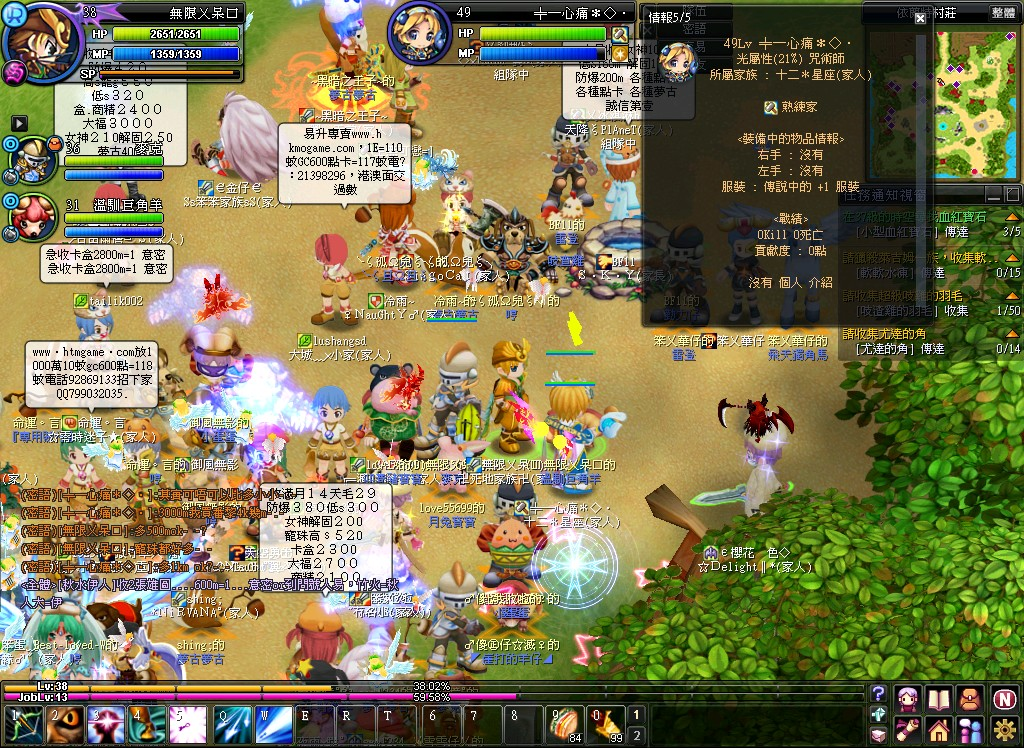The height and width of the screenshot is (748, 1024).
Task: Activate the bow and arrow skill in slot 1
Action: click(x=23, y=723)
